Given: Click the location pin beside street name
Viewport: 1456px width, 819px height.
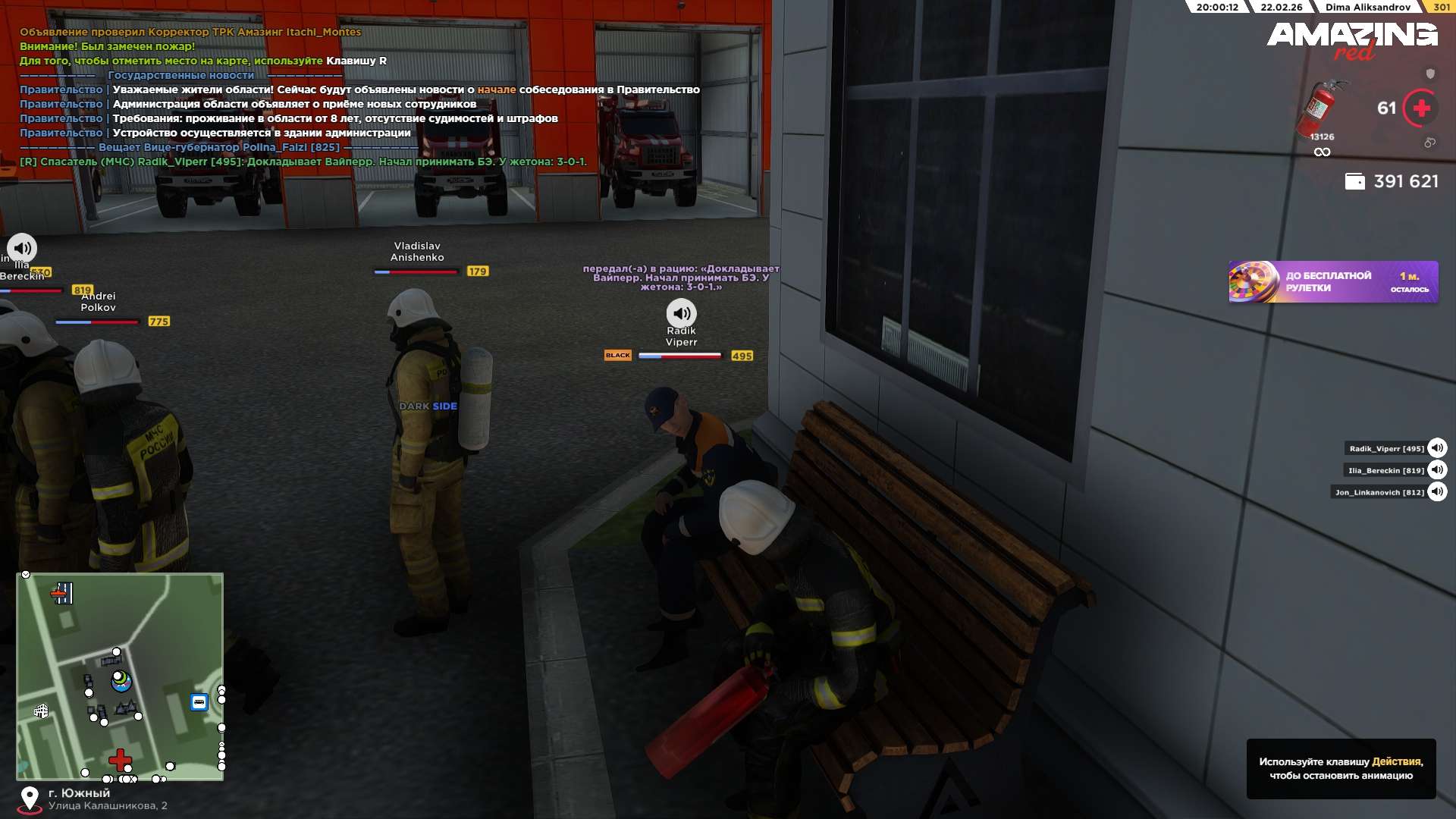Looking at the screenshot, I should (x=30, y=799).
